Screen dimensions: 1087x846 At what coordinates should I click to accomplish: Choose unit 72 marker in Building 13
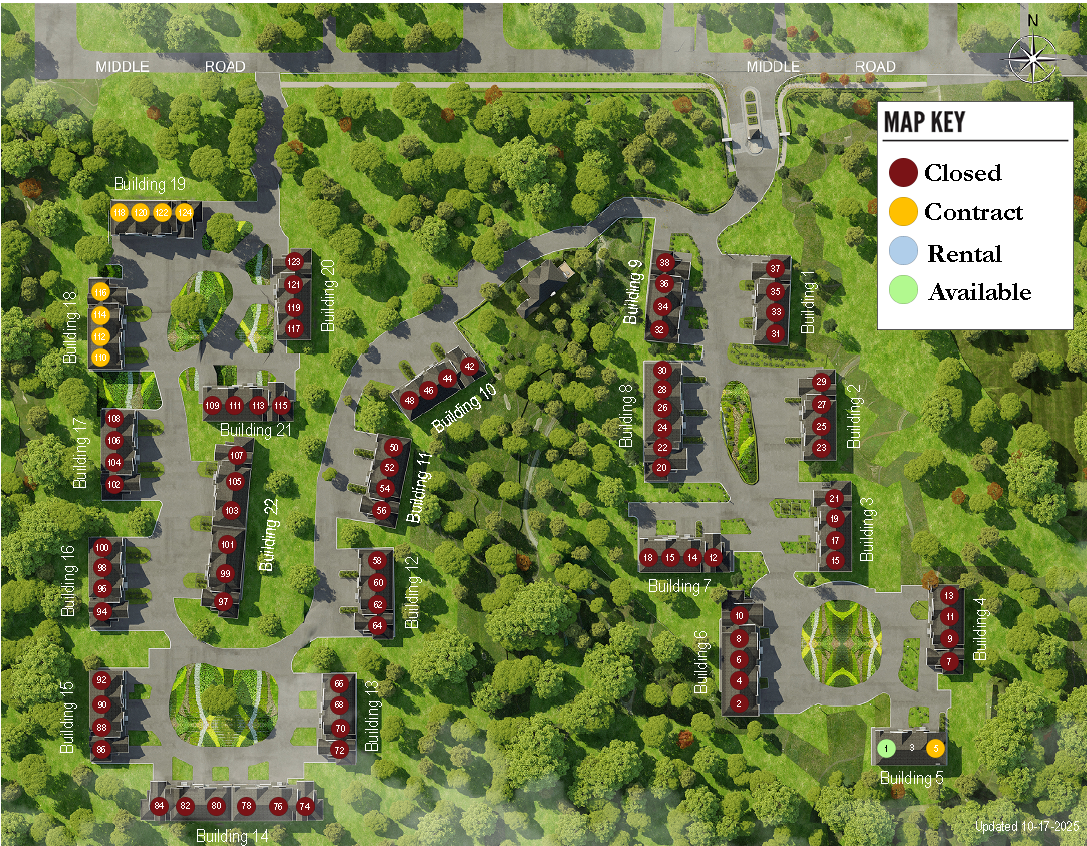tap(340, 750)
